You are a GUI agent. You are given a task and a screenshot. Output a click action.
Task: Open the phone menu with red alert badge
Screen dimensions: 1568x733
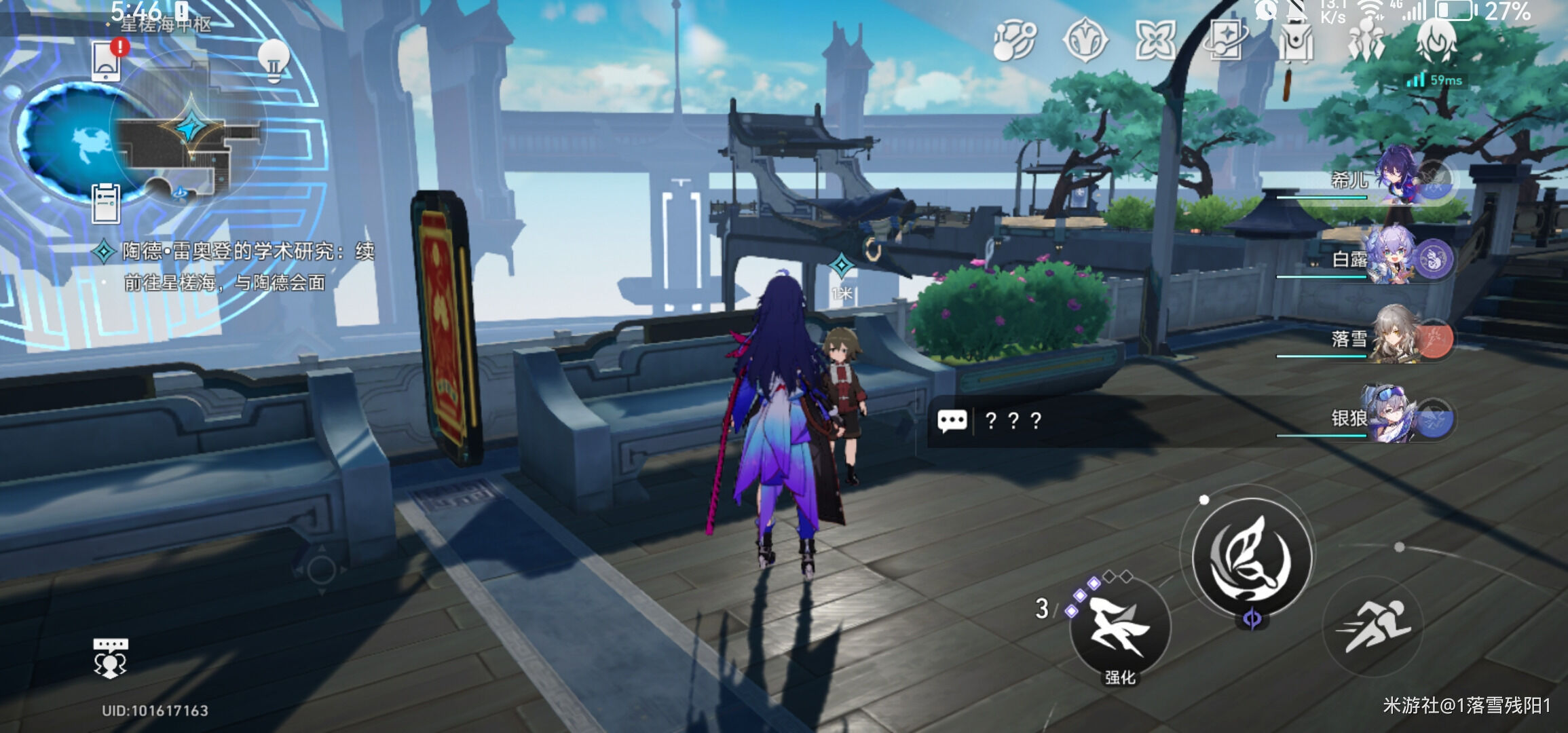click(x=107, y=62)
